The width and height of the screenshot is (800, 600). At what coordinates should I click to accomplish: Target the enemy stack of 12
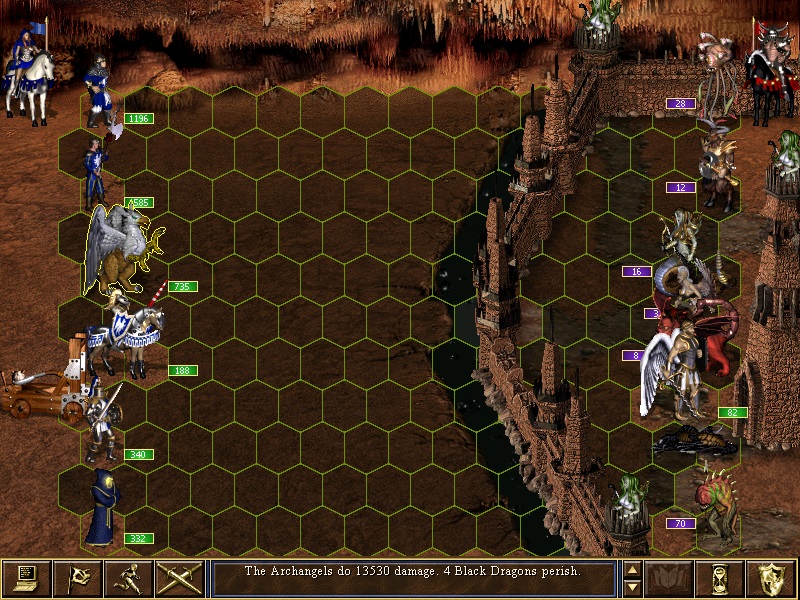coord(716,170)
